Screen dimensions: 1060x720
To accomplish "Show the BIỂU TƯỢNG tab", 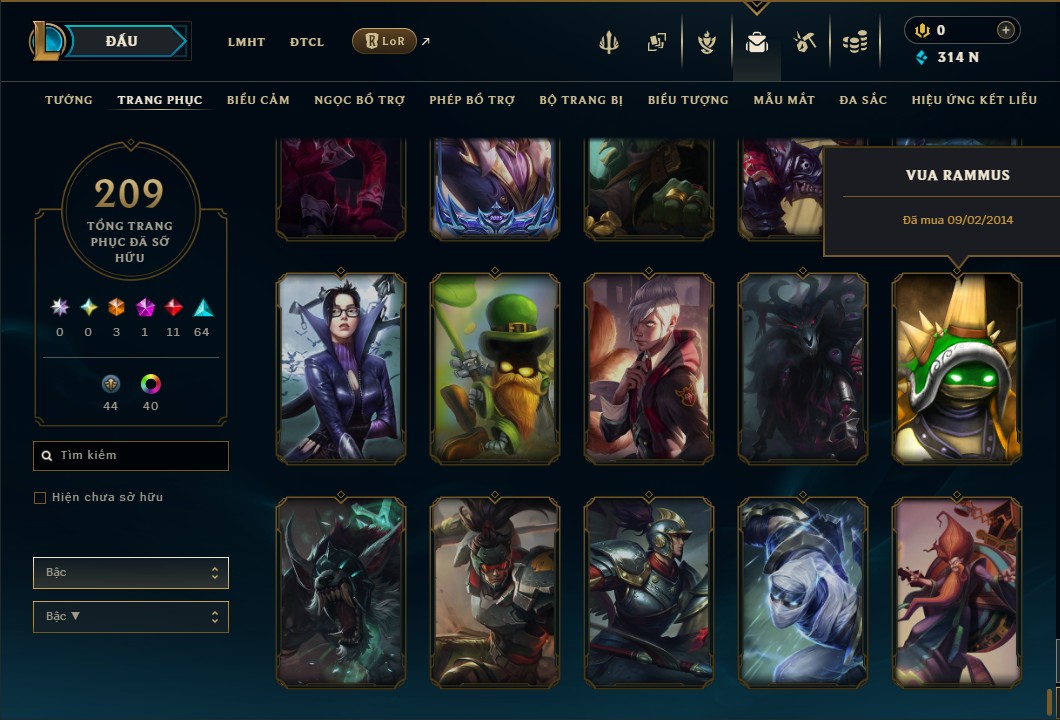I will click(x=688, y=100).
